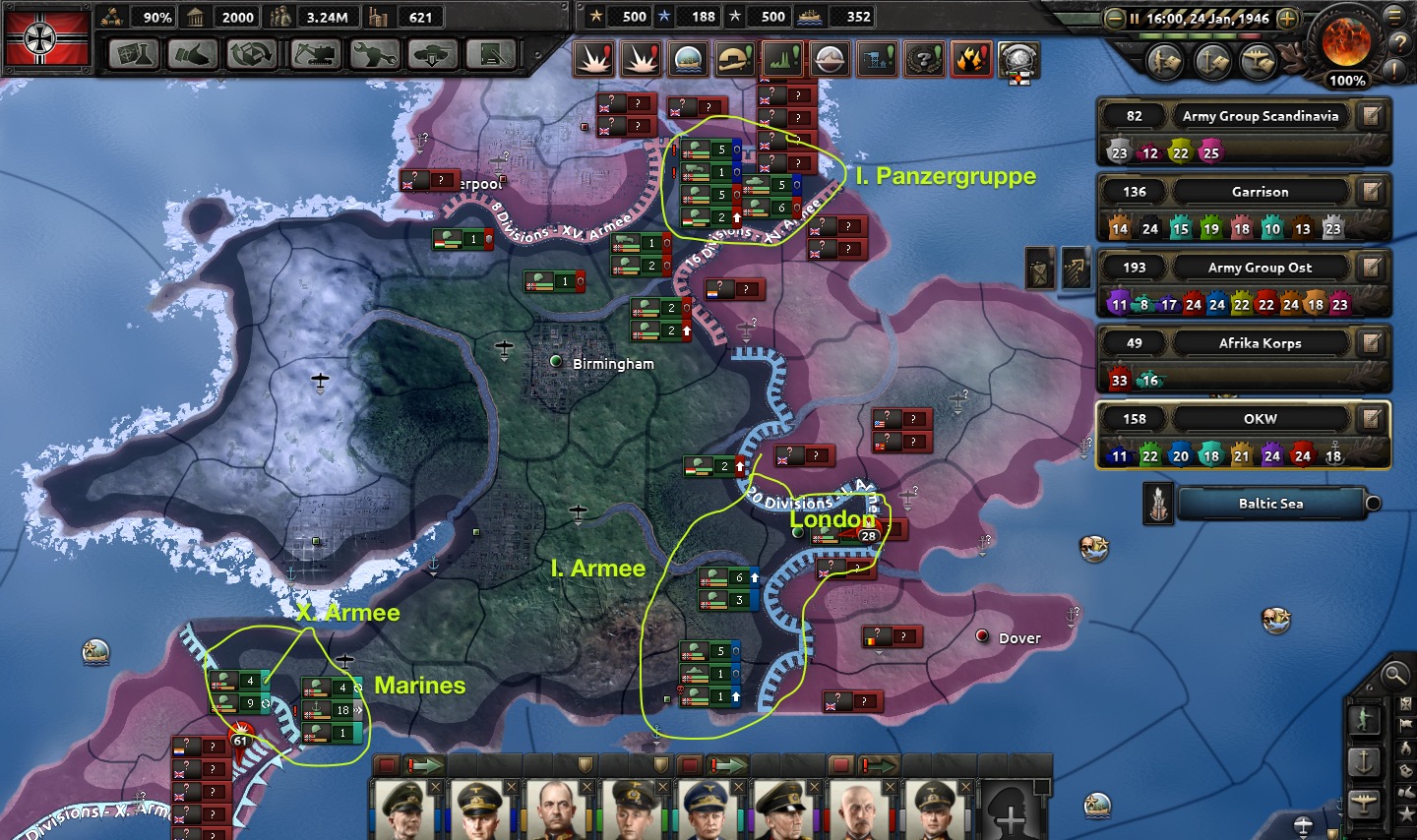Open the Production wrench menu

tap(374, 54)
